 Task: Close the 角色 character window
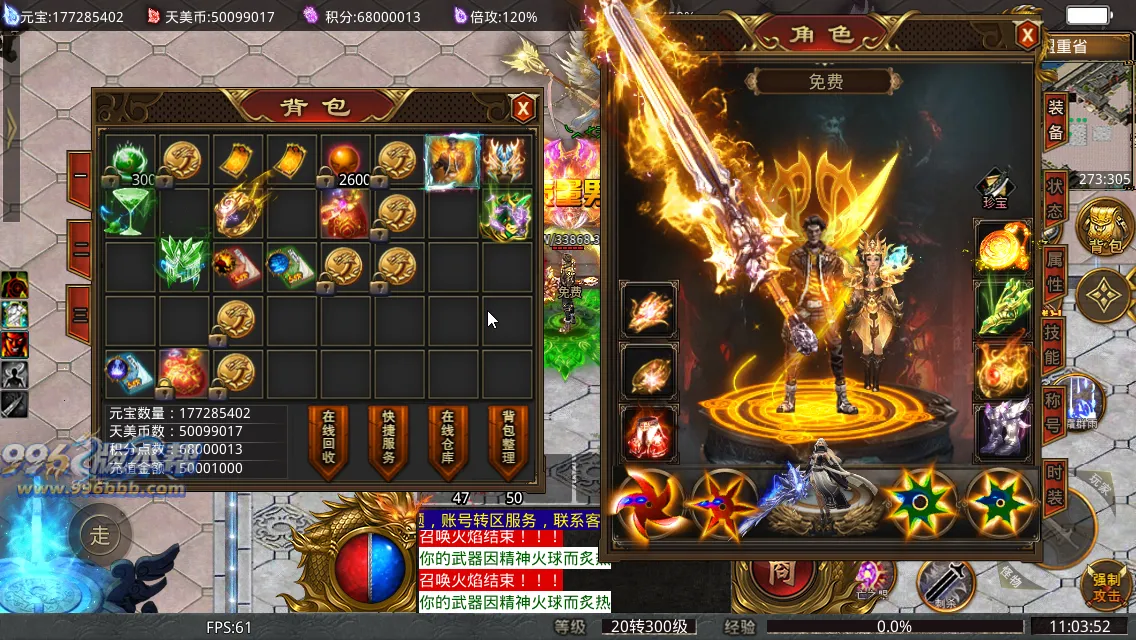point(1027,36)
